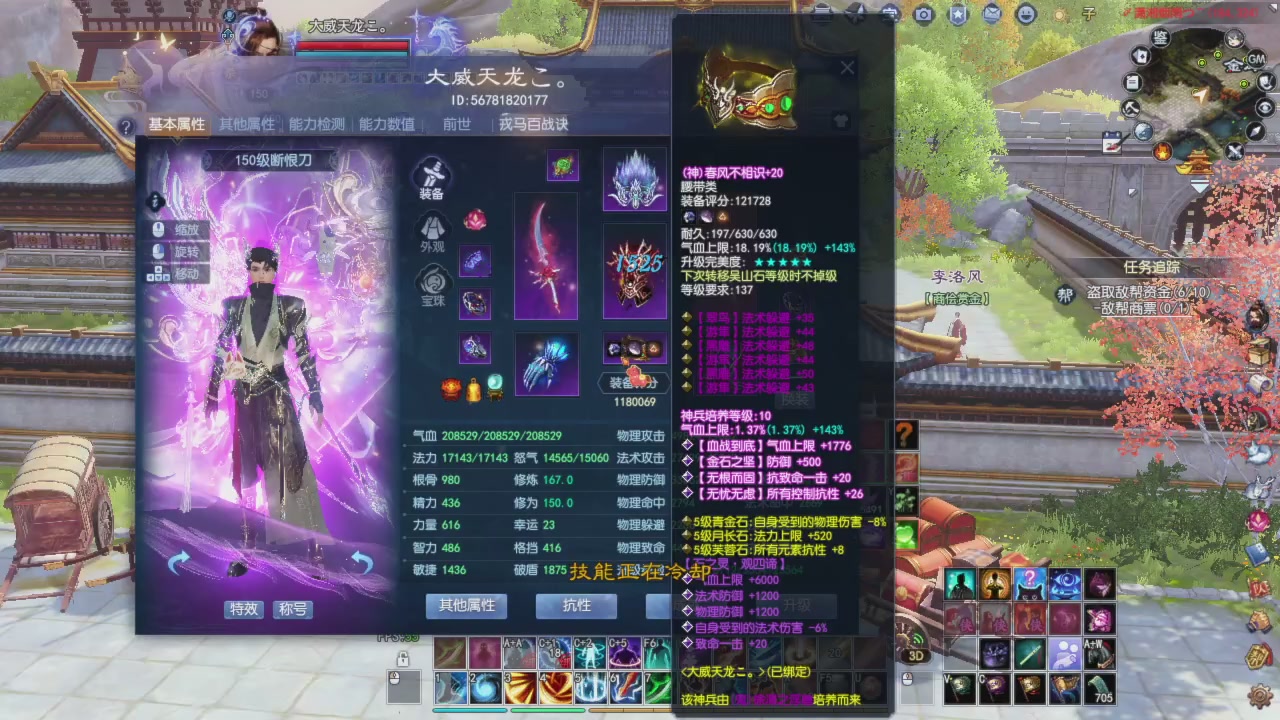The width and height of the screenshot is (1280, 720).
Task: Select the 称号 button beside 特效
Action: pyautogui.click(x=292, y=610)
